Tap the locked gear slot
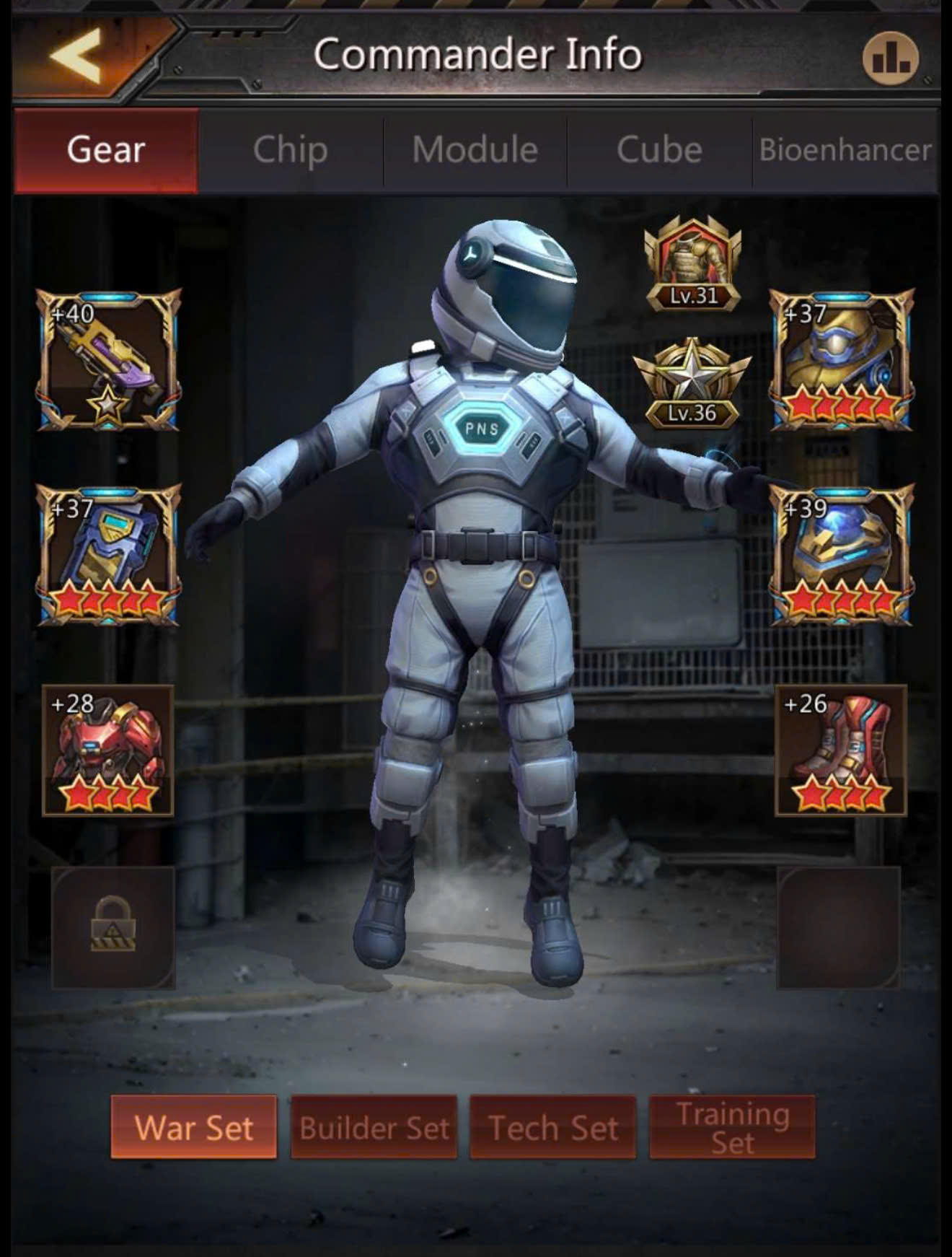The width and height of the screenshot is (952, 1257). coord(113,927)
